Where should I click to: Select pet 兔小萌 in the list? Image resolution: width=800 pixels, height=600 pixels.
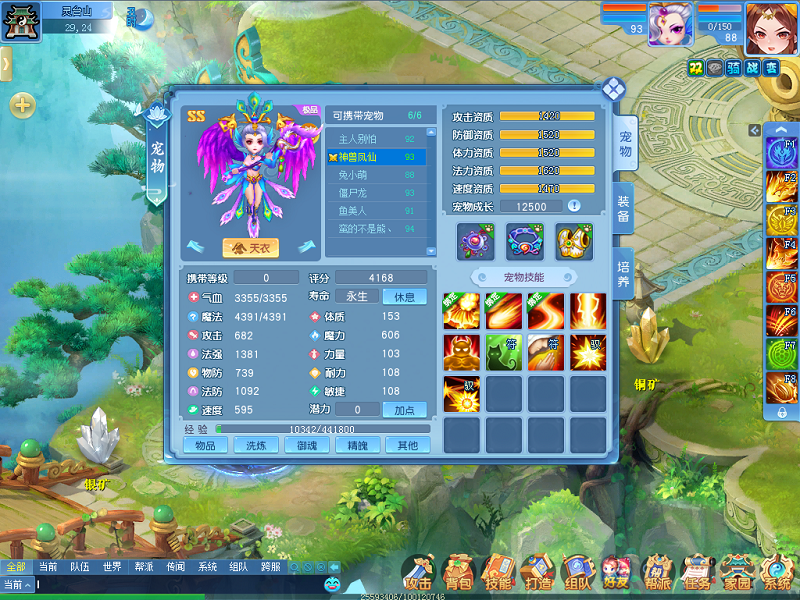(375, 175)
